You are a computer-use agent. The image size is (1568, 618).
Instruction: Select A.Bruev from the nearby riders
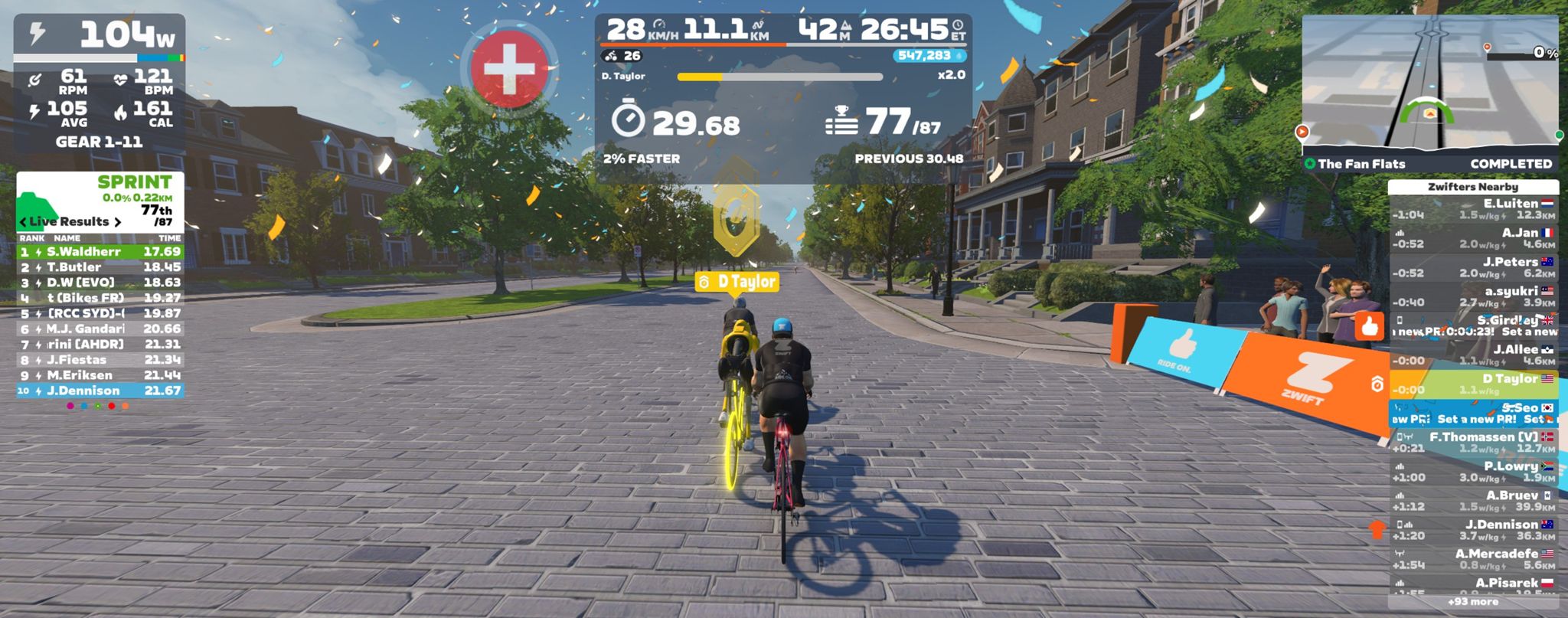[x=1472, y=501]
